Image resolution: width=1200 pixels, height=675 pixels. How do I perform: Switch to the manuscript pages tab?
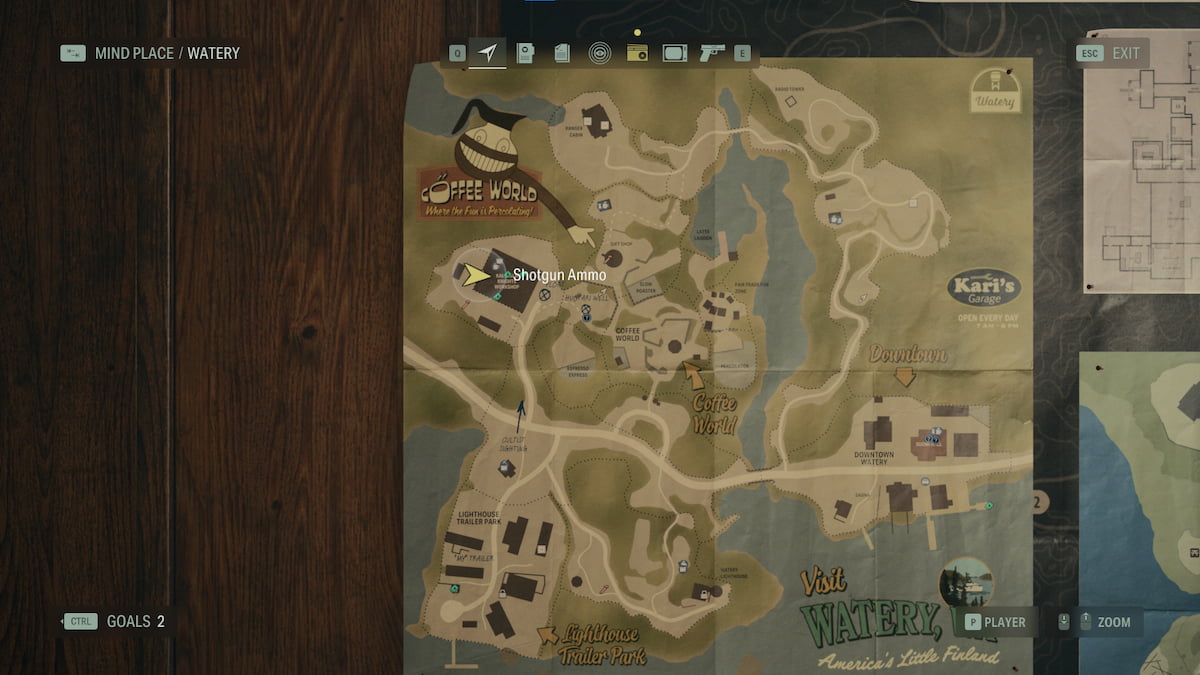pos(562,53)
